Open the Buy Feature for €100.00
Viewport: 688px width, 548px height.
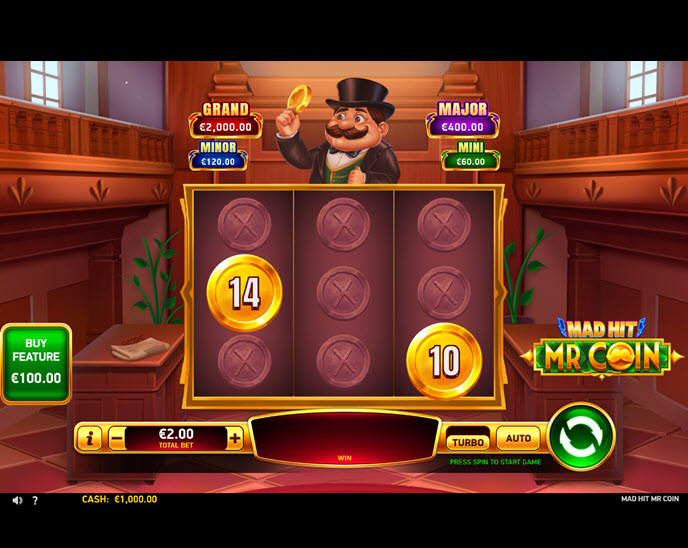click(36, 364)
